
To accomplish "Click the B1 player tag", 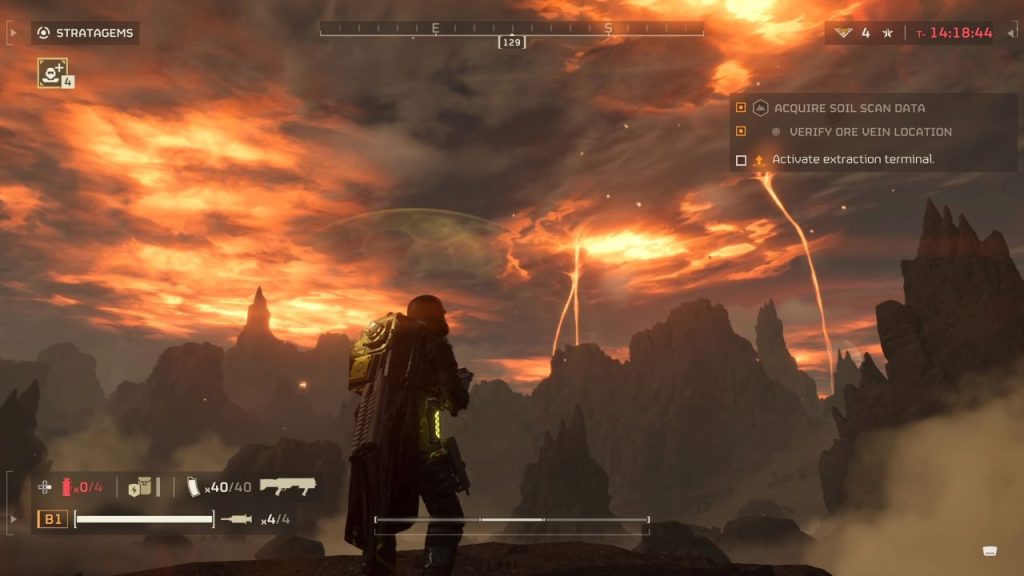I will tap(52, 519).
